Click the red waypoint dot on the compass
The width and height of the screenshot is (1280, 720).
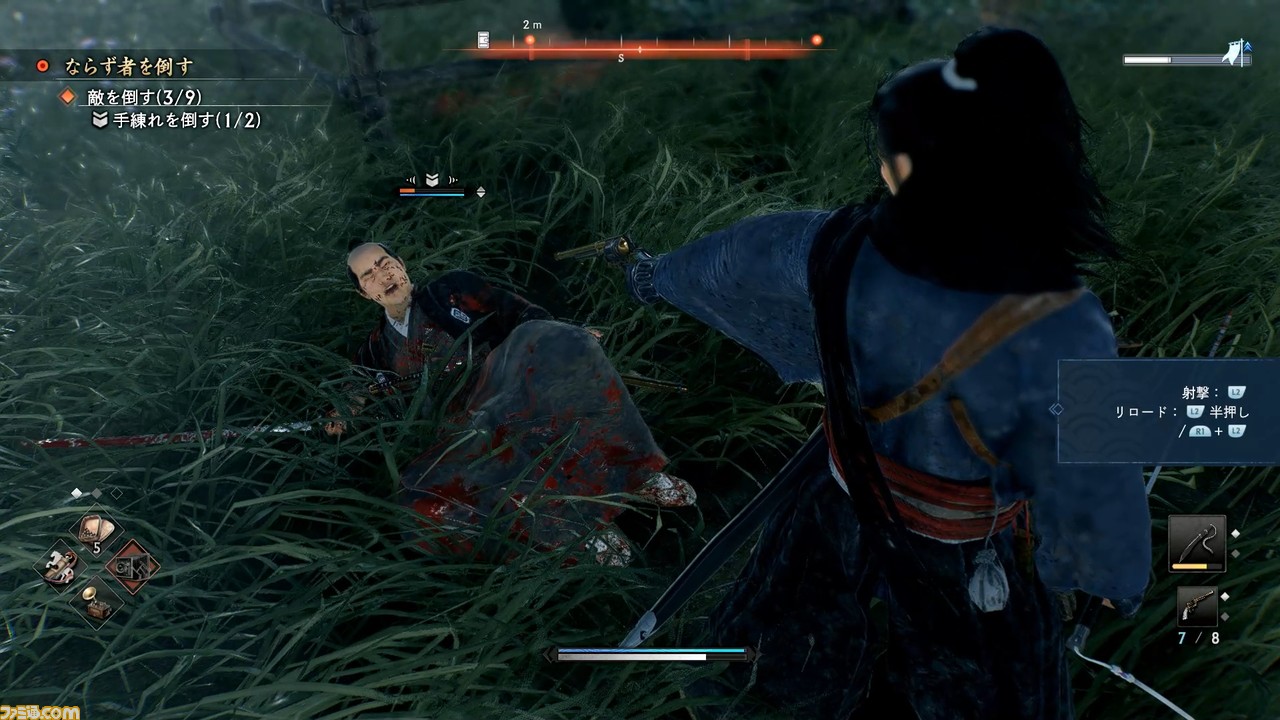point(528,40)
